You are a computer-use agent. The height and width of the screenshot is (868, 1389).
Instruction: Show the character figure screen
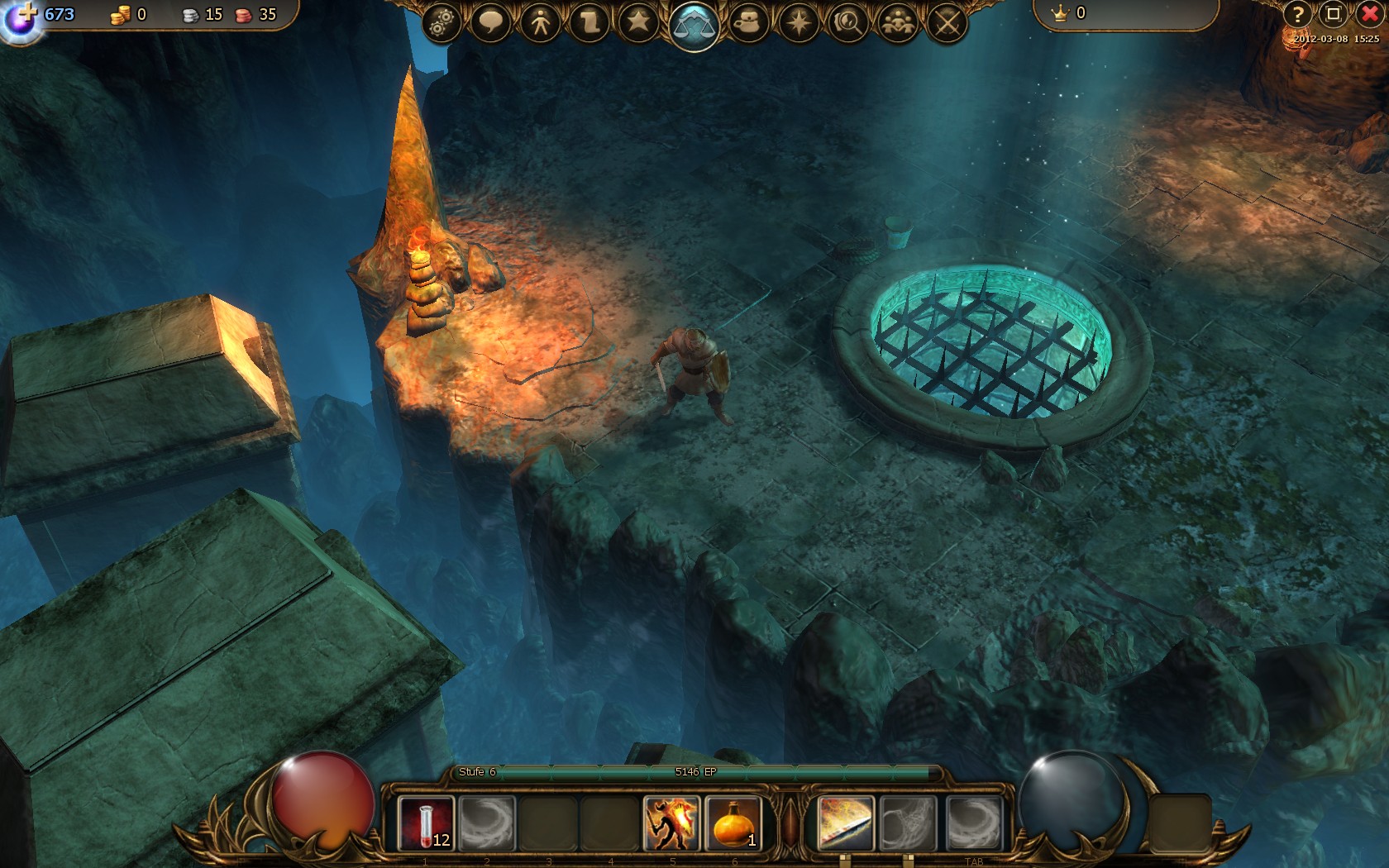tap(541, 22)
